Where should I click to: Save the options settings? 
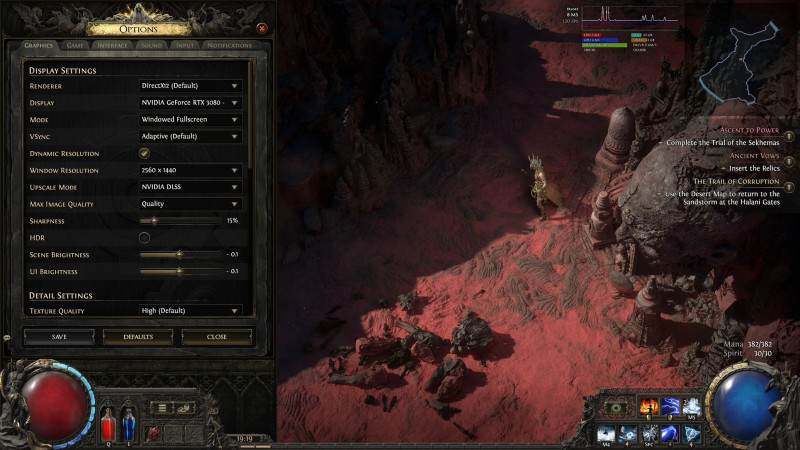pyautogui.click(x=59, y=337)
